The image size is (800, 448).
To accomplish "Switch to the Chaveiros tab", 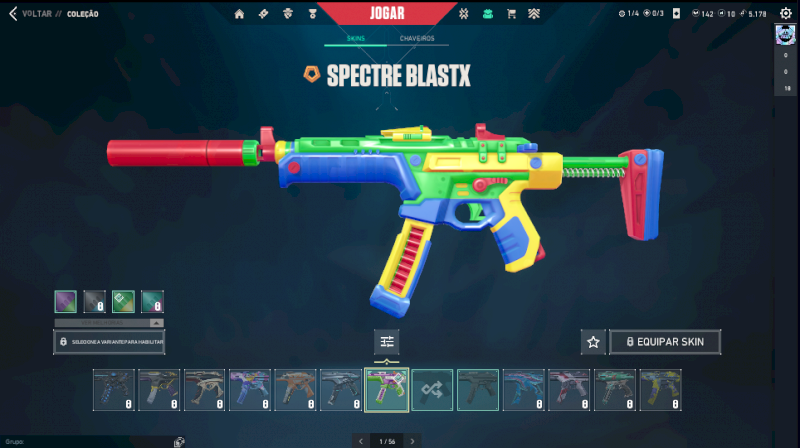I will [x=417, y=38].
